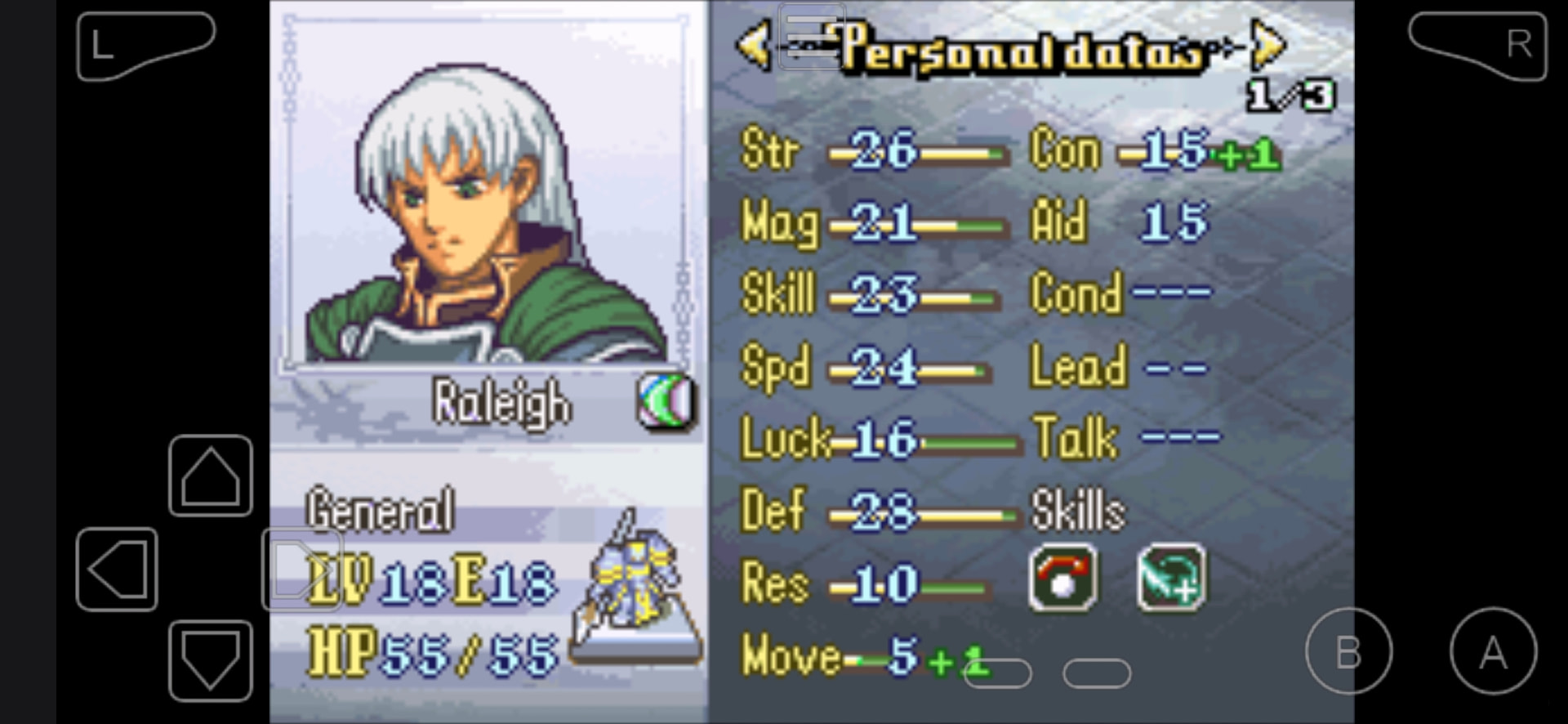This screenshot has width=1568, height=724.
Task: Tap the emulator's on-screen A button
Action: click(1493, 651)
